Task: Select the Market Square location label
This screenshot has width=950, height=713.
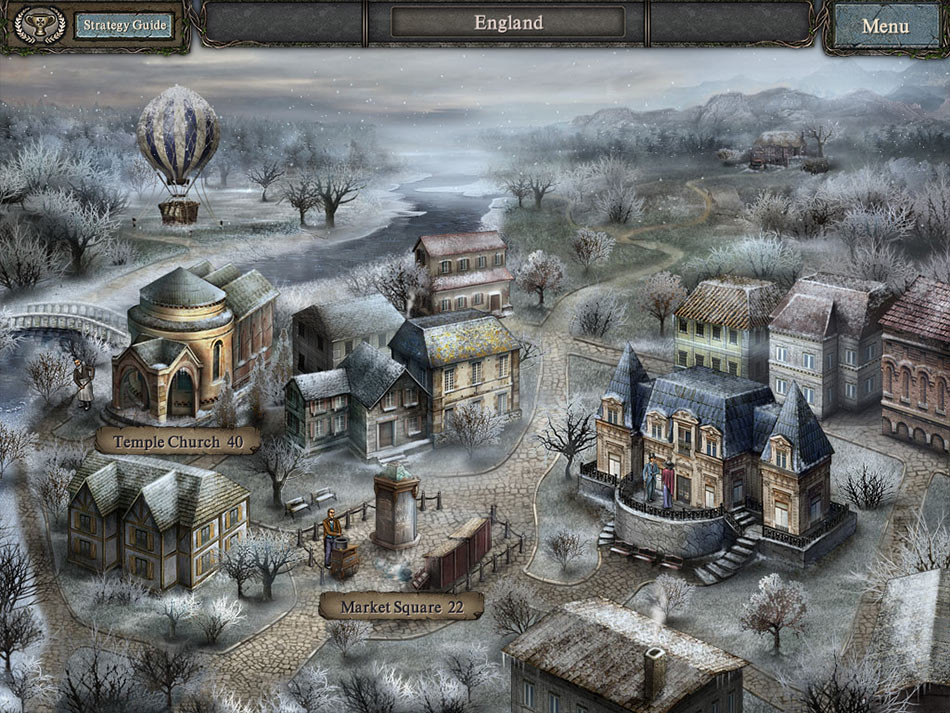Action: click(x=401, y=606)
